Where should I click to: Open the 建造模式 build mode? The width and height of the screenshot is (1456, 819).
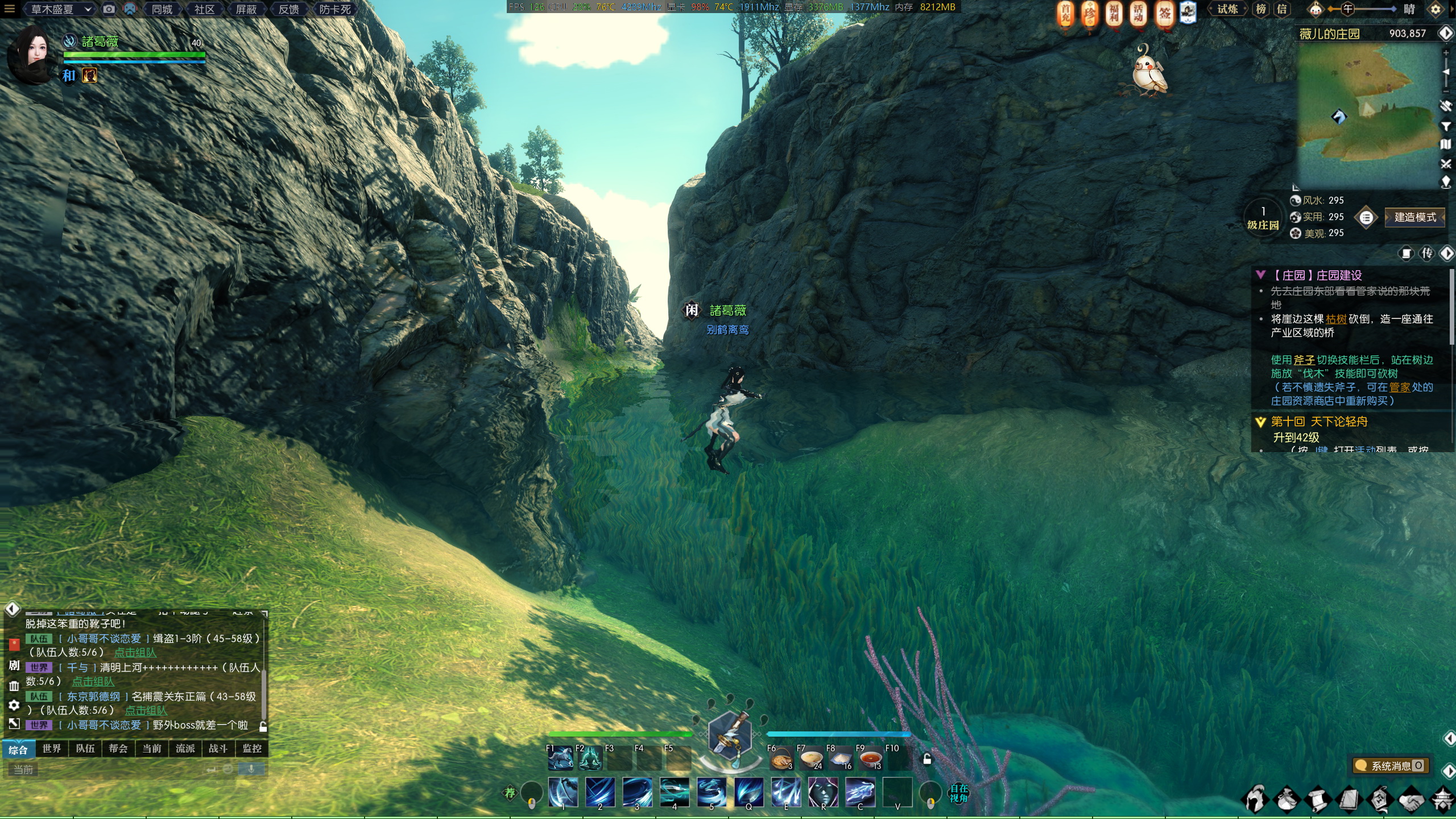tap(1414, 217)
